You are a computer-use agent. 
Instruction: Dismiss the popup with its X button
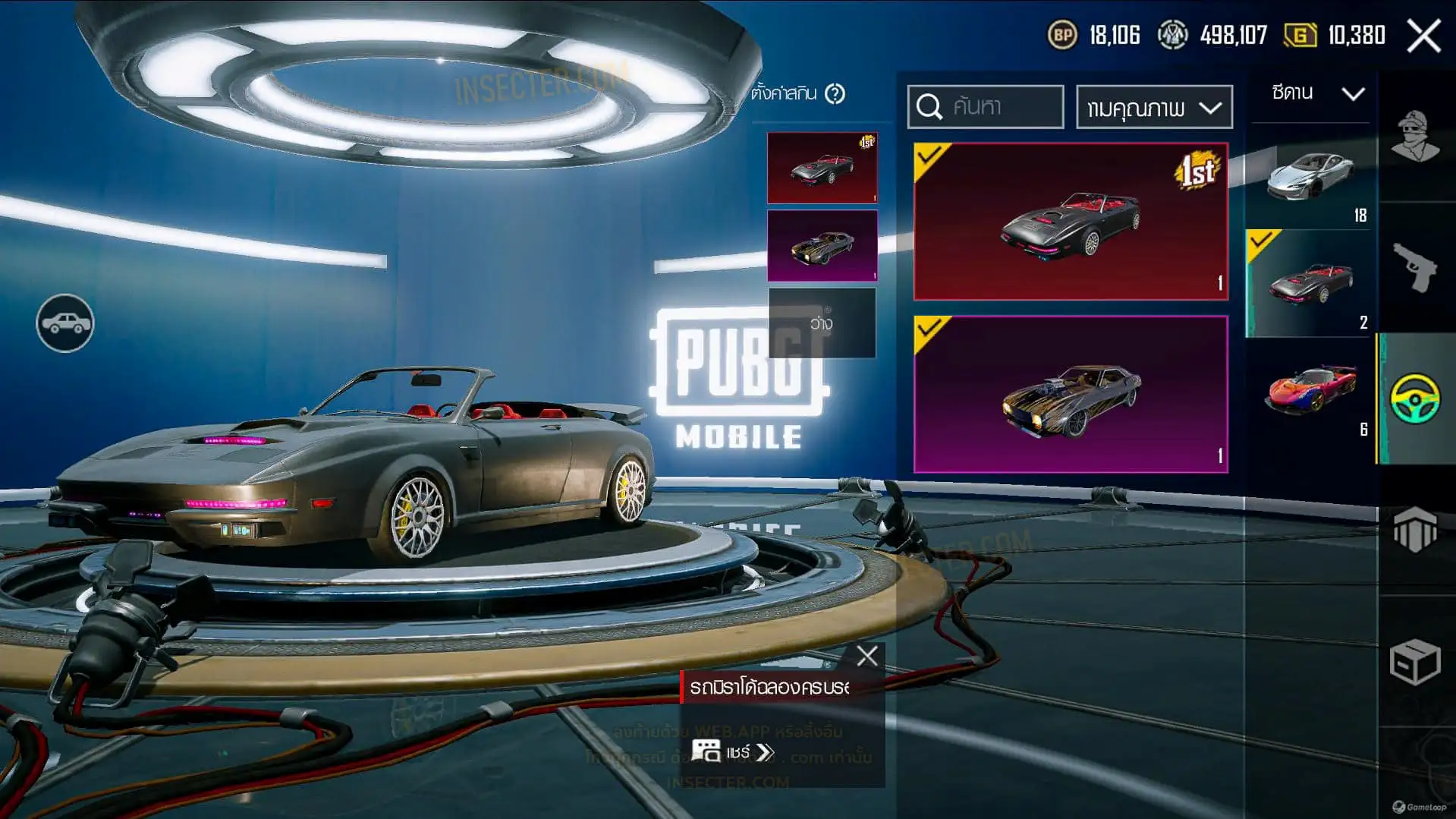(x=866, y=656)
